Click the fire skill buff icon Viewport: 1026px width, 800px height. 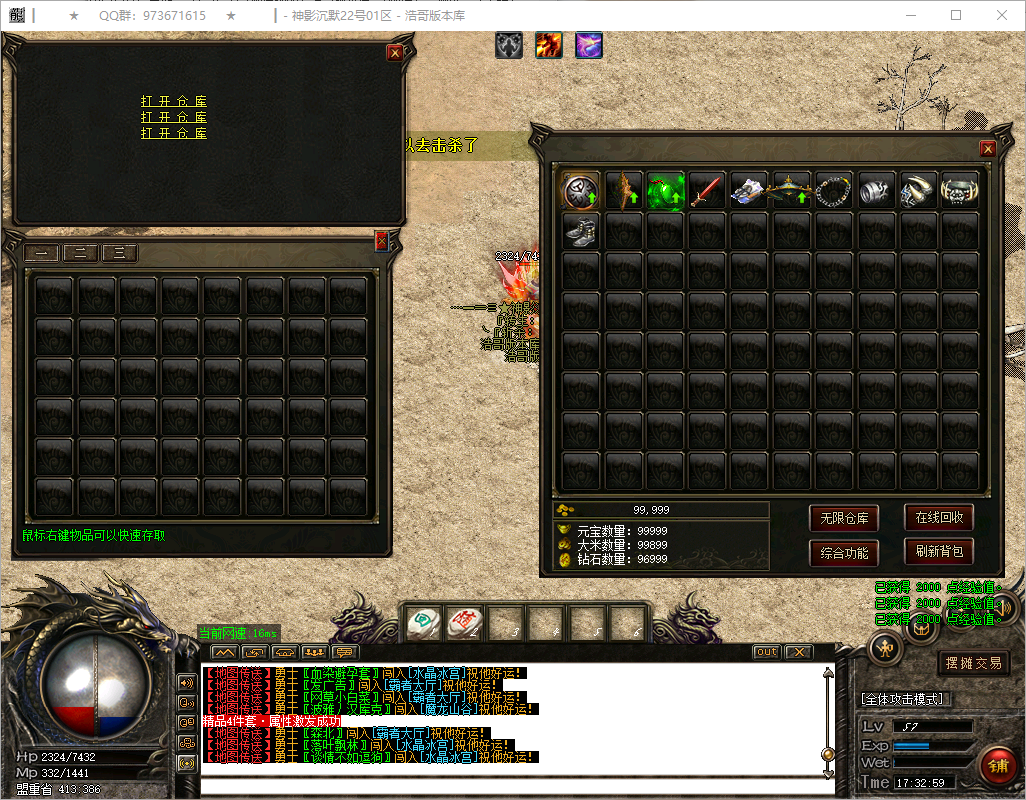pyautogui.click(x=548, y=45)
